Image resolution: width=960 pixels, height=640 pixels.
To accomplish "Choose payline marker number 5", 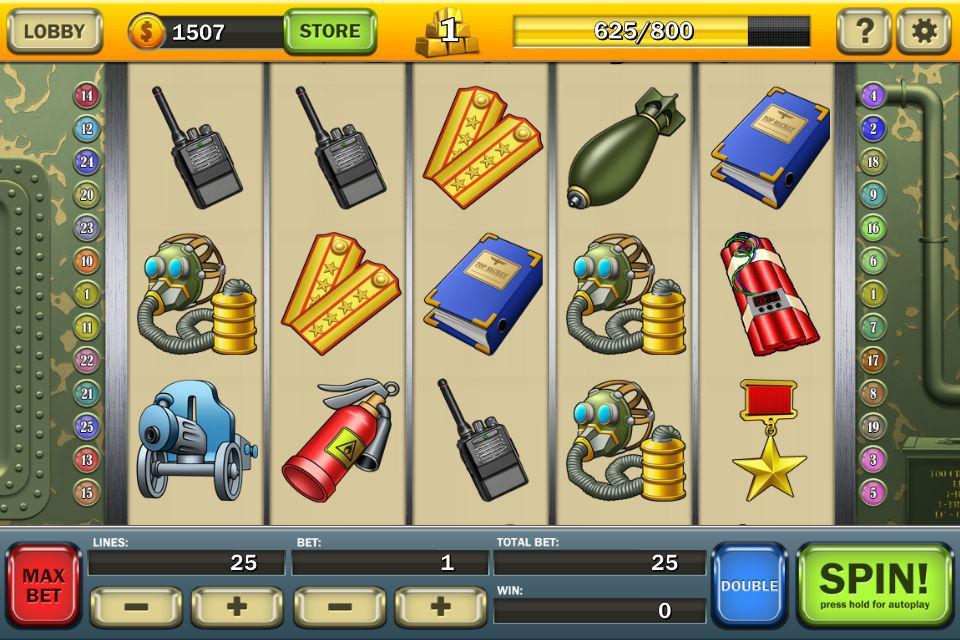I will pos(873,492).
